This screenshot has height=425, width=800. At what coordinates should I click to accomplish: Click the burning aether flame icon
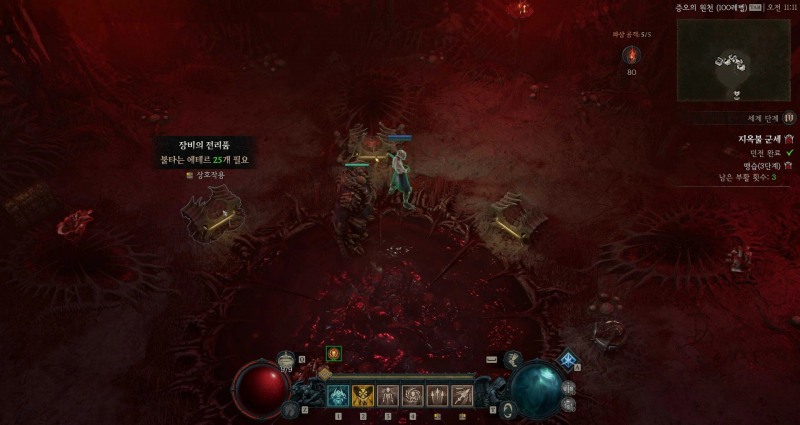coord(631,54)
